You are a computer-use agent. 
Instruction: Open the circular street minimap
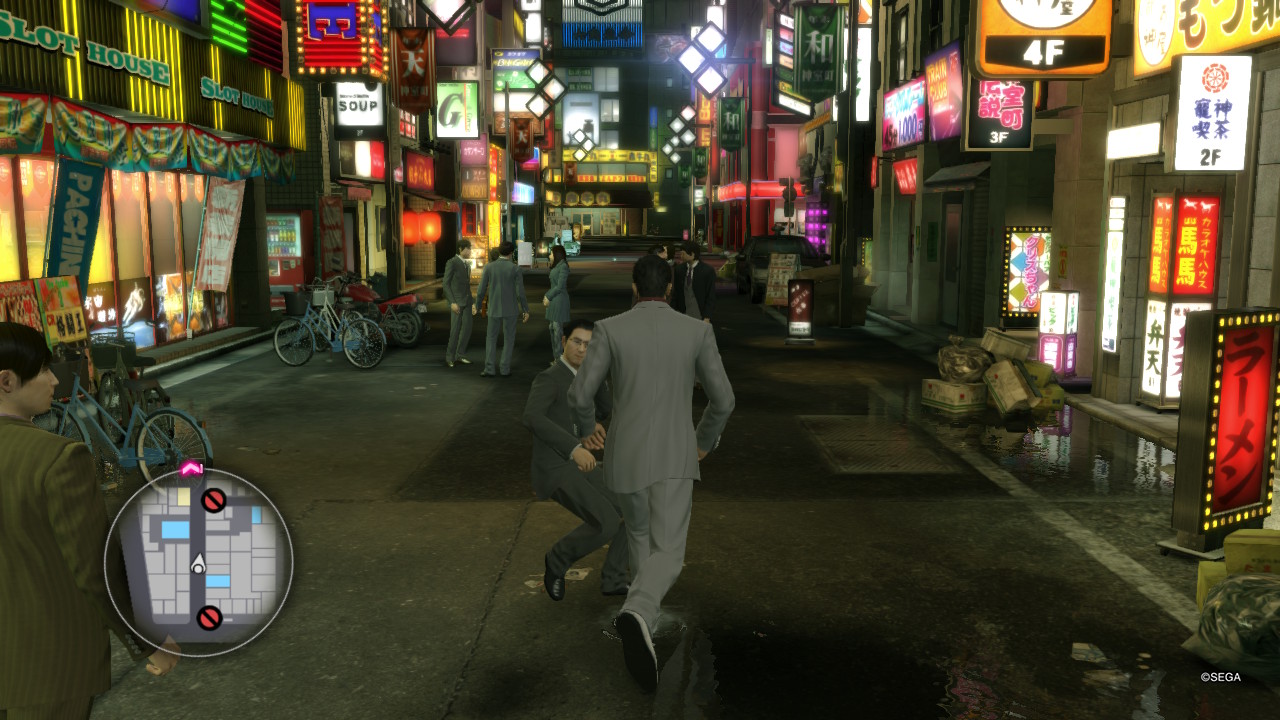pyautogui.click(x=198, y=562)
